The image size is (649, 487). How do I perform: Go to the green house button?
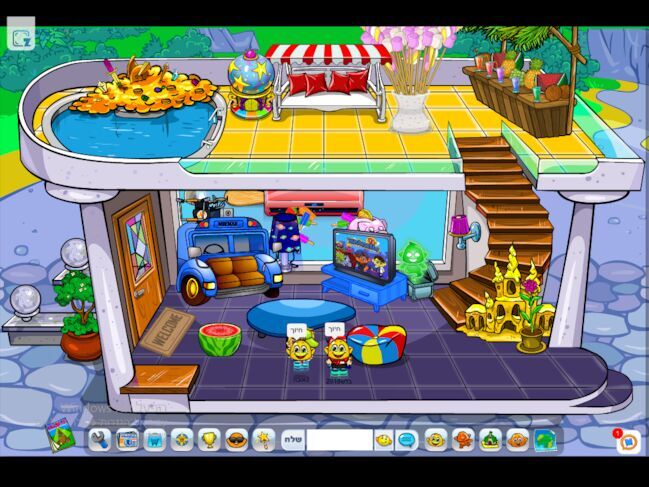(490, 439)
